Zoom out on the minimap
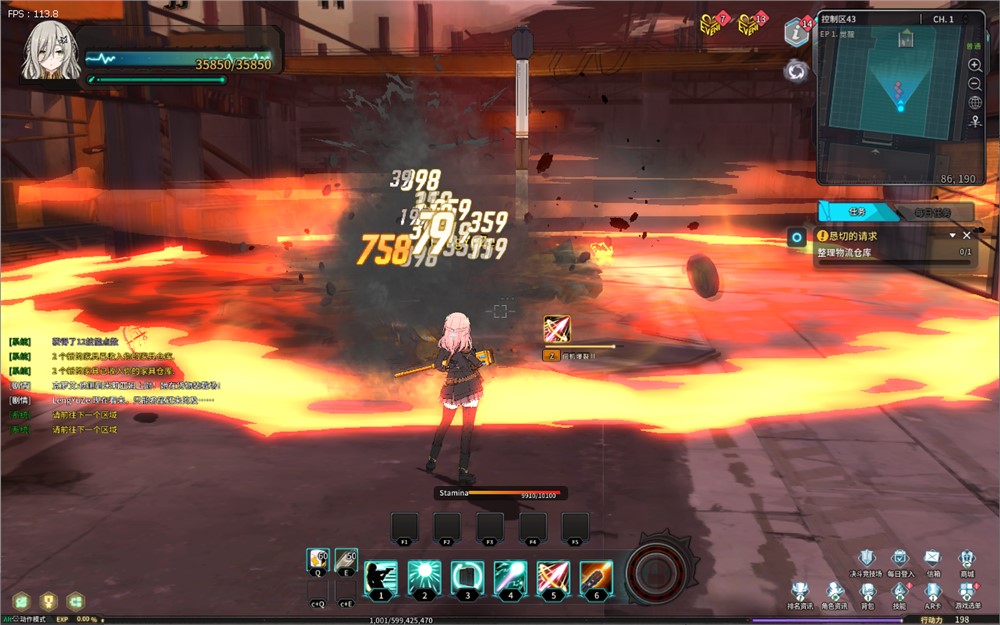The height and width of the screenshot is (625, 1000). [975, 83]
